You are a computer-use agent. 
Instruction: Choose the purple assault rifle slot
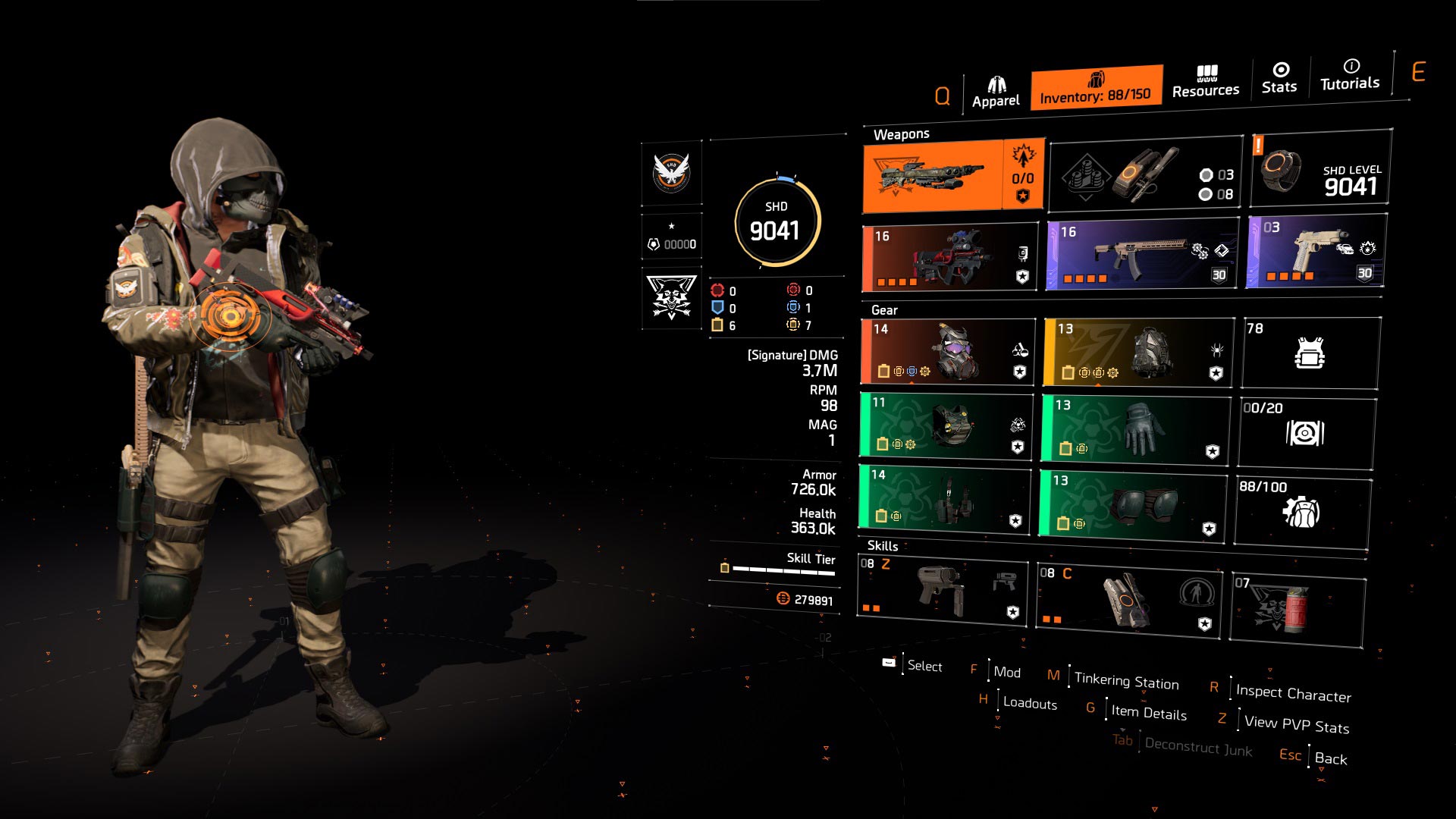pyautogui.click(x=1141, y=255)
